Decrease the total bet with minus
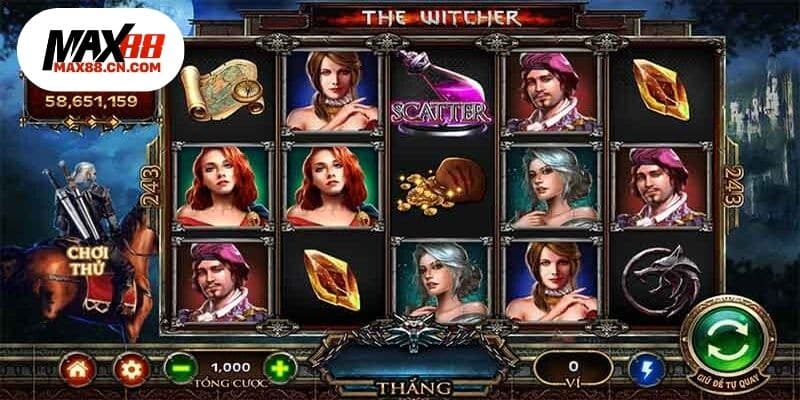This screenshot has width=800, height=400. click(x=179, y=369)
